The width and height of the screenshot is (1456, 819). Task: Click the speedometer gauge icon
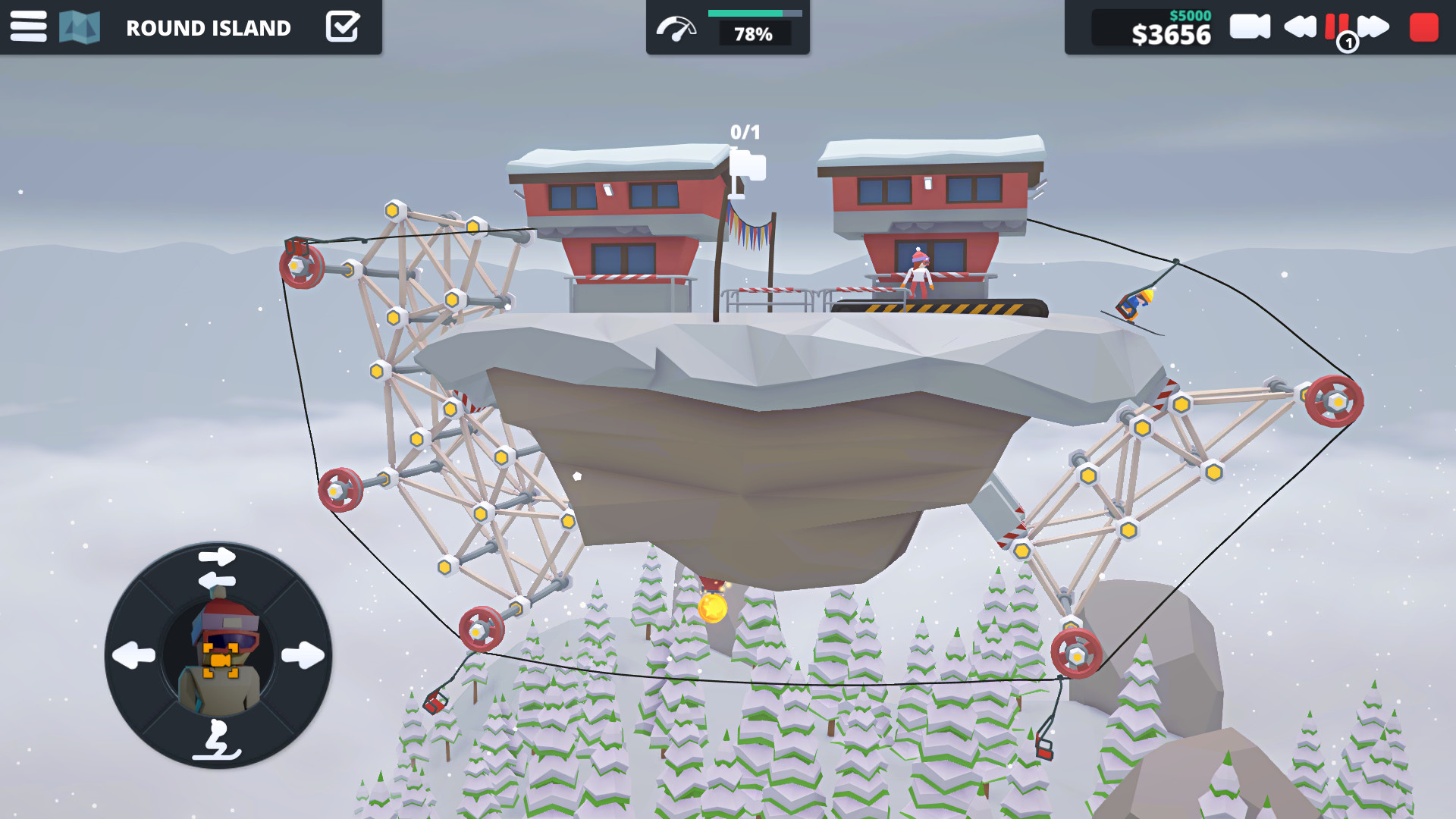pos(677,27)
